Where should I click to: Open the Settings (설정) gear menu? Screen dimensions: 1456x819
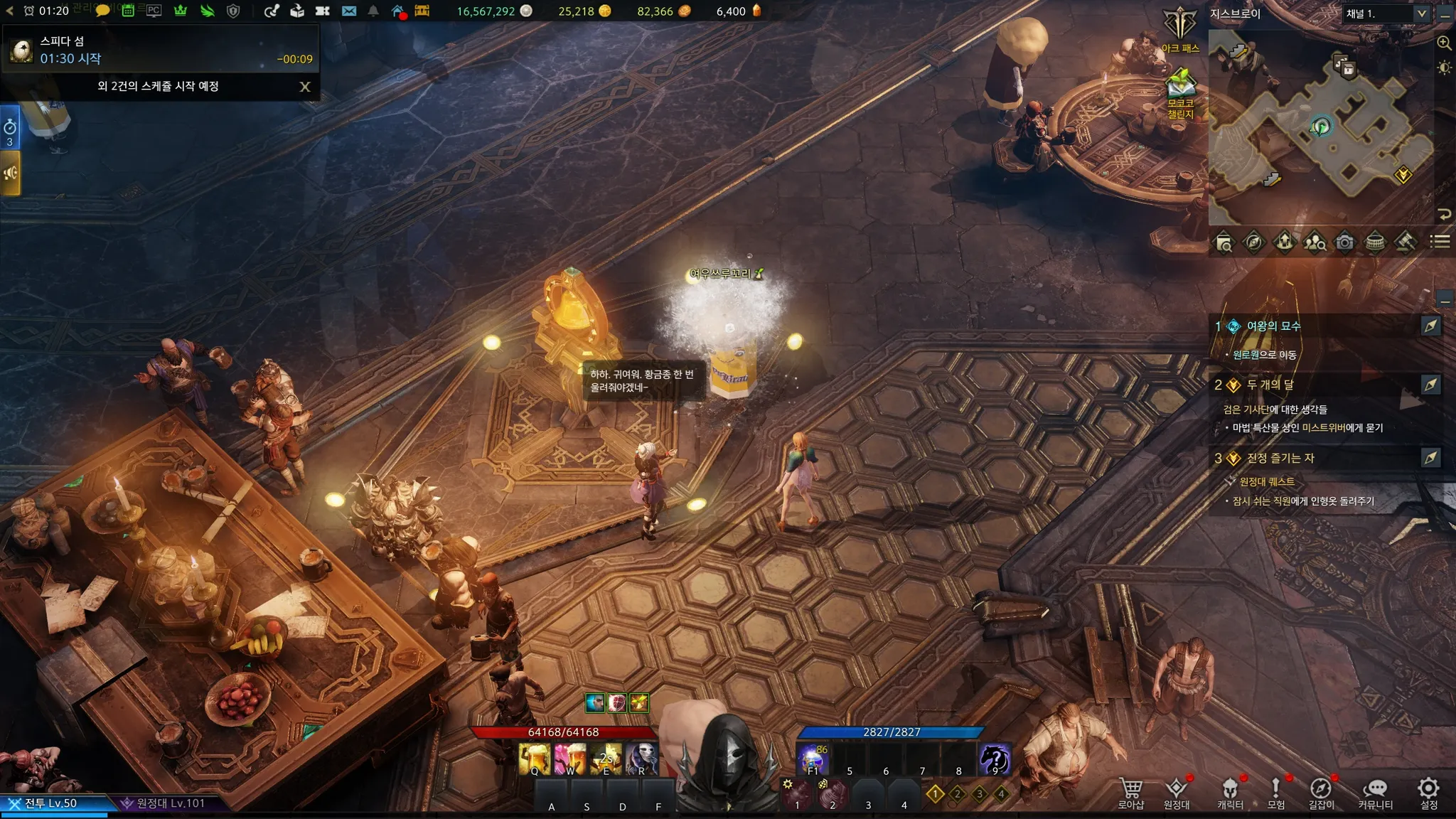(1428, 793)
